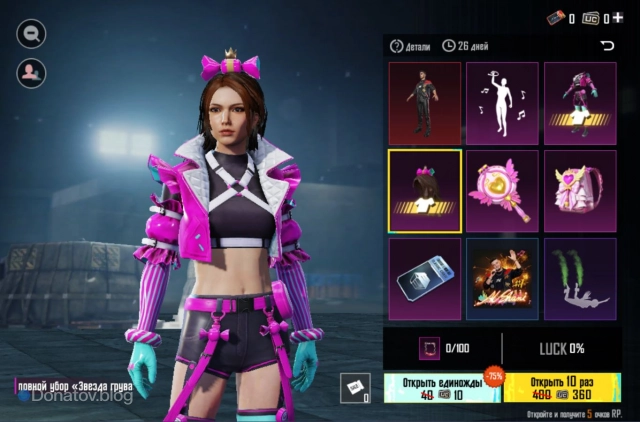Select the pink heart pan skin

click(502, 191)
